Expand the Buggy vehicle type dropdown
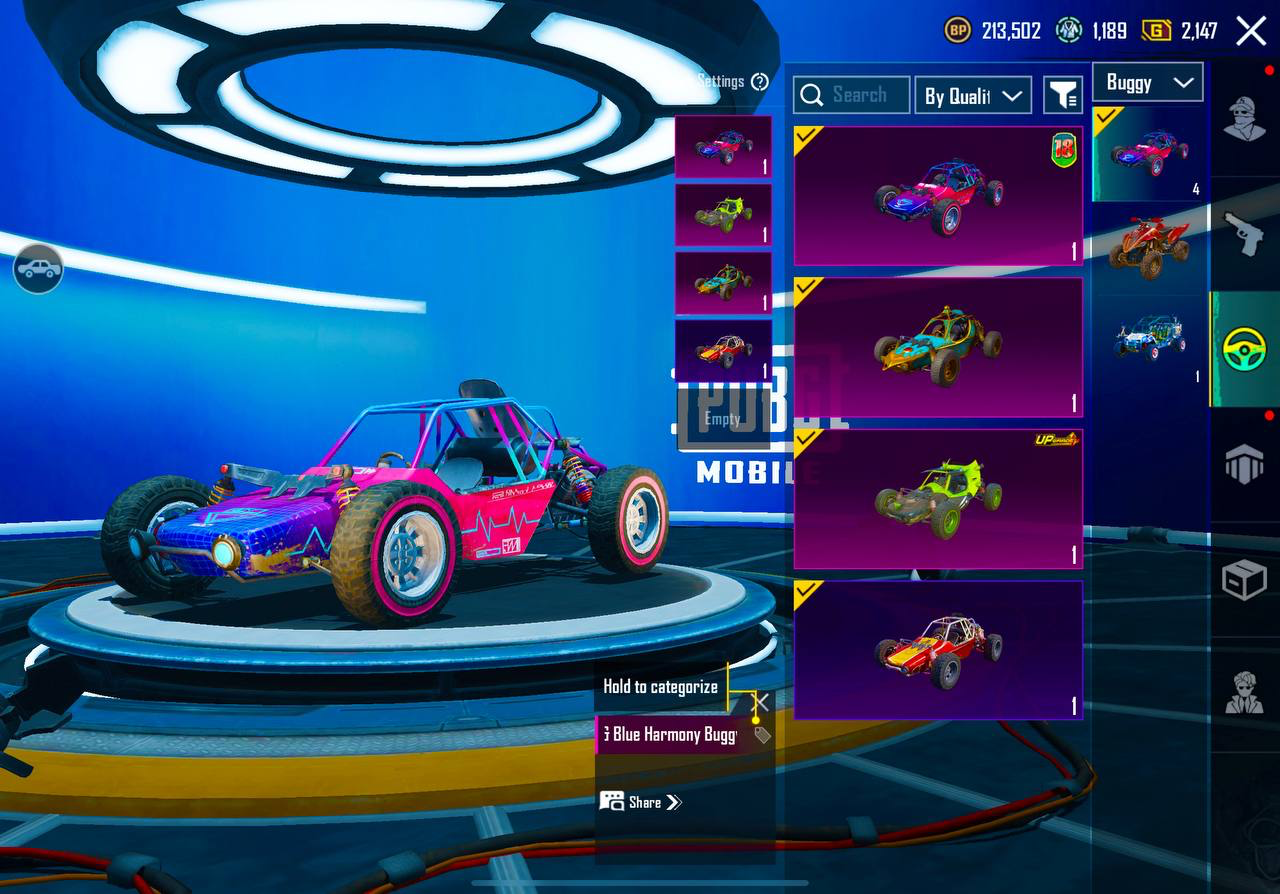The height and width of the screenshot is (894, 1280). (x=1147, y=83)
